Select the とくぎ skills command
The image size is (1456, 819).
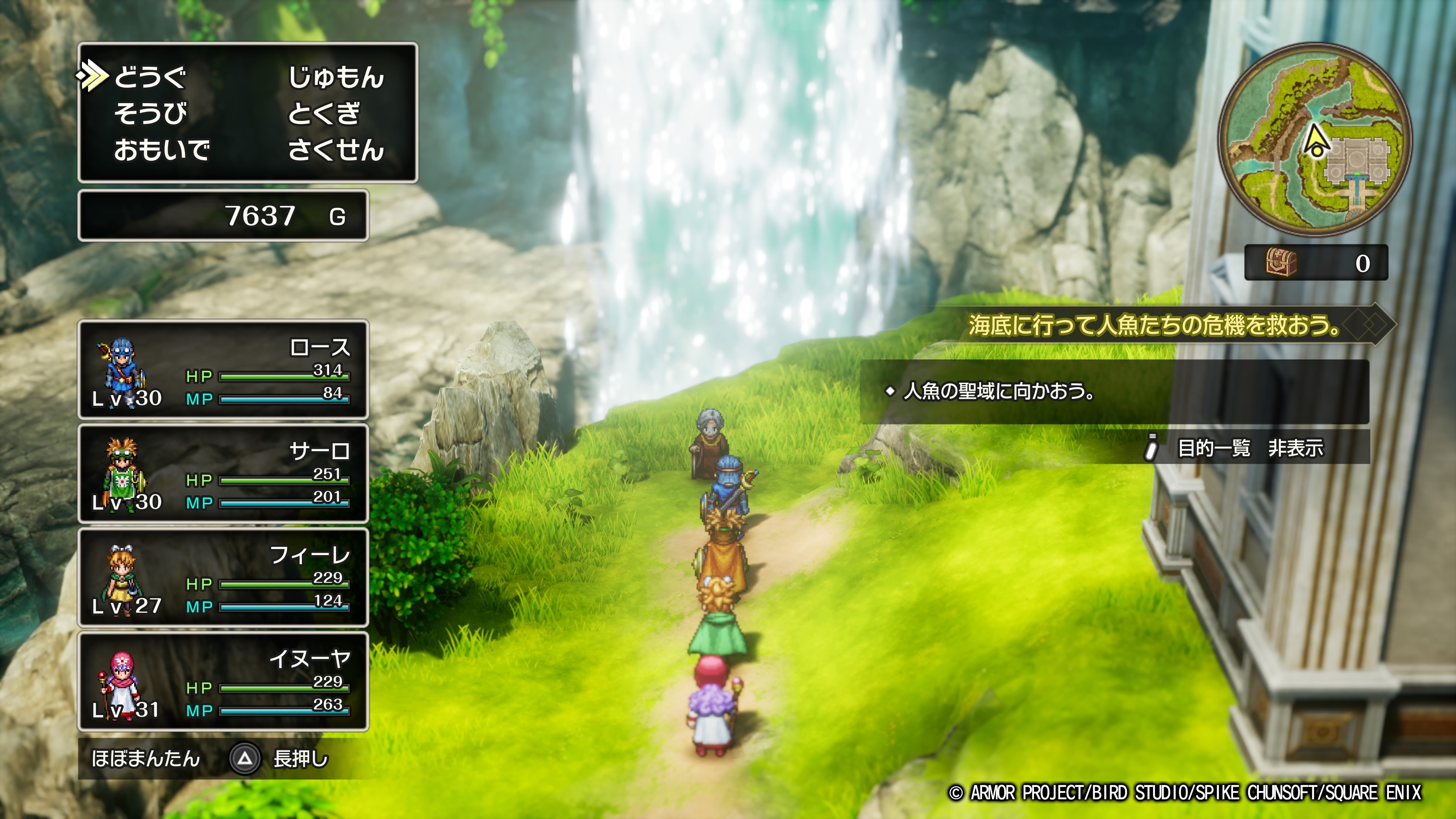(323, 114)
